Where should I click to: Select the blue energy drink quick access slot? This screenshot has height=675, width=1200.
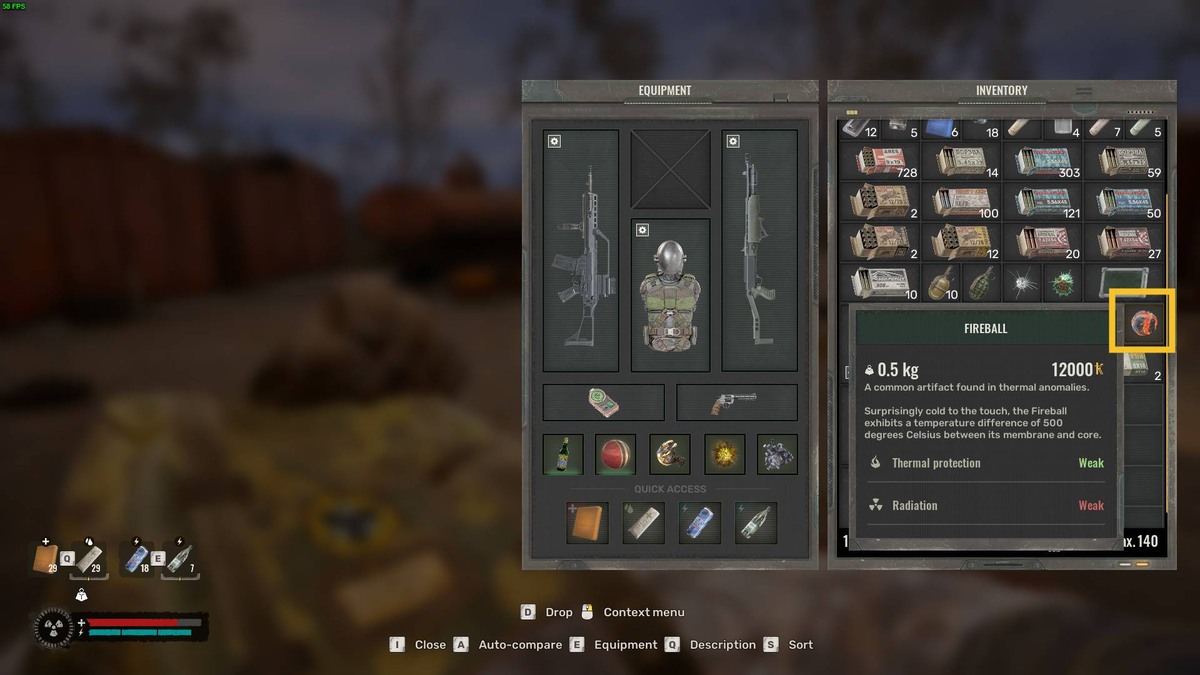click(699, 523)
